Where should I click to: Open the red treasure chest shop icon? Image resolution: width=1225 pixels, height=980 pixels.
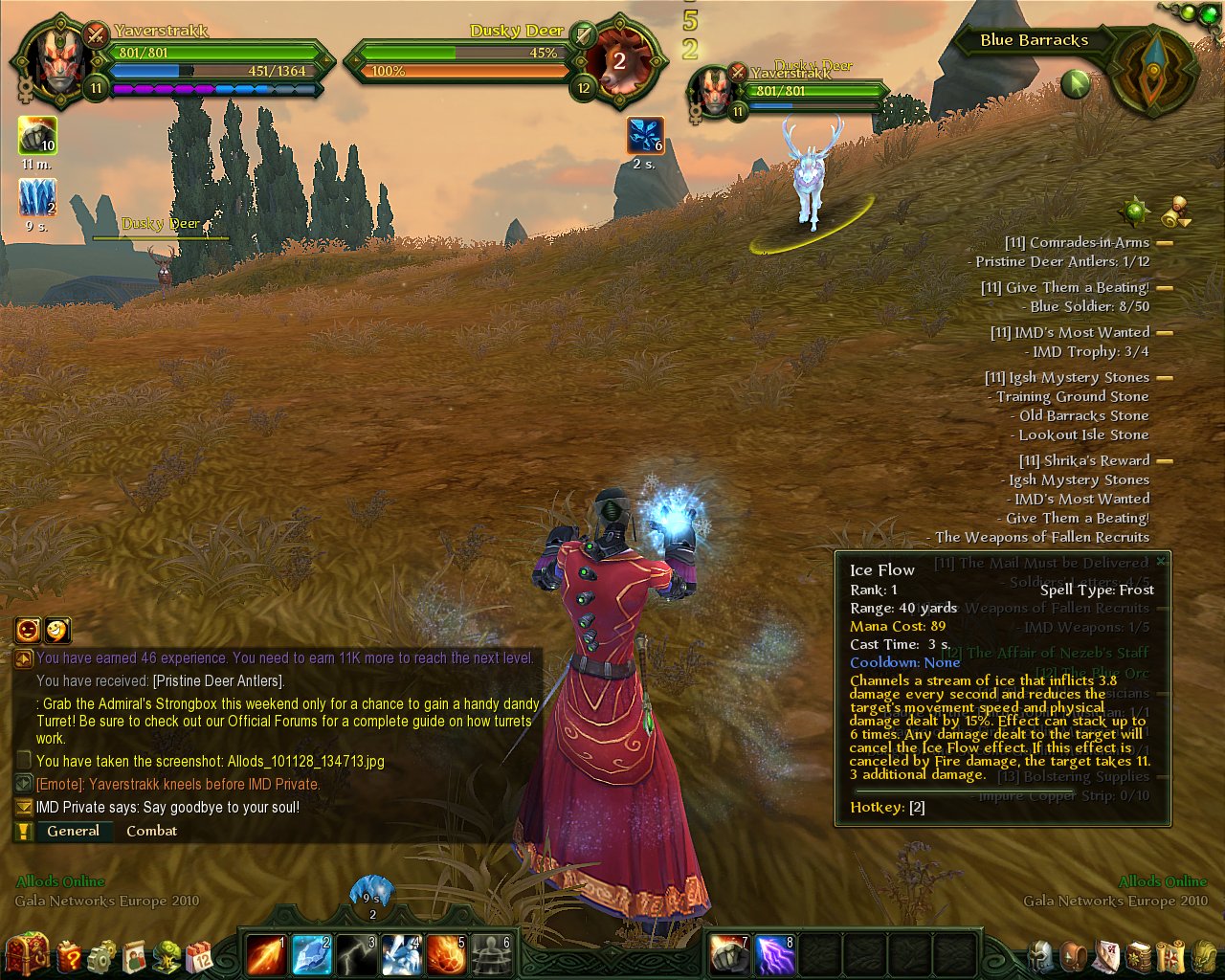pos(26,953)
